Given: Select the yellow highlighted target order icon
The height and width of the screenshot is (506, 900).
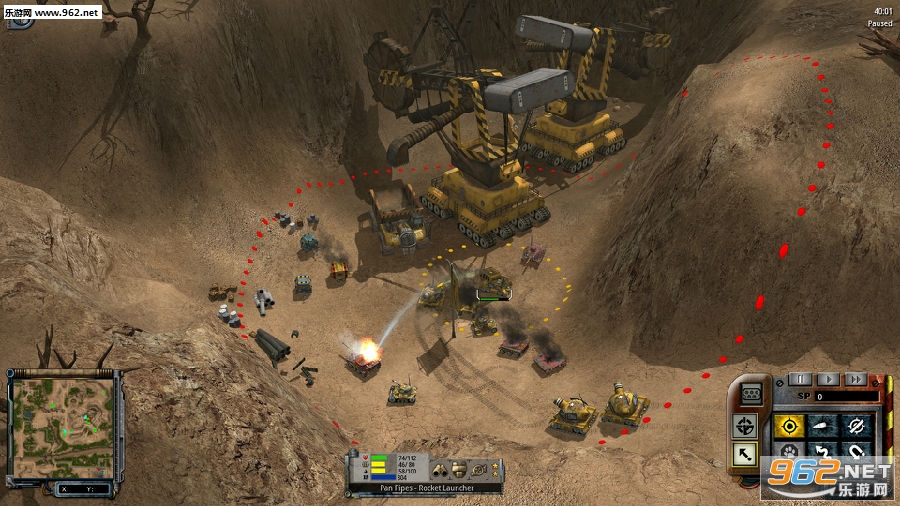Looking at the screenshot, I should (790, 426).
